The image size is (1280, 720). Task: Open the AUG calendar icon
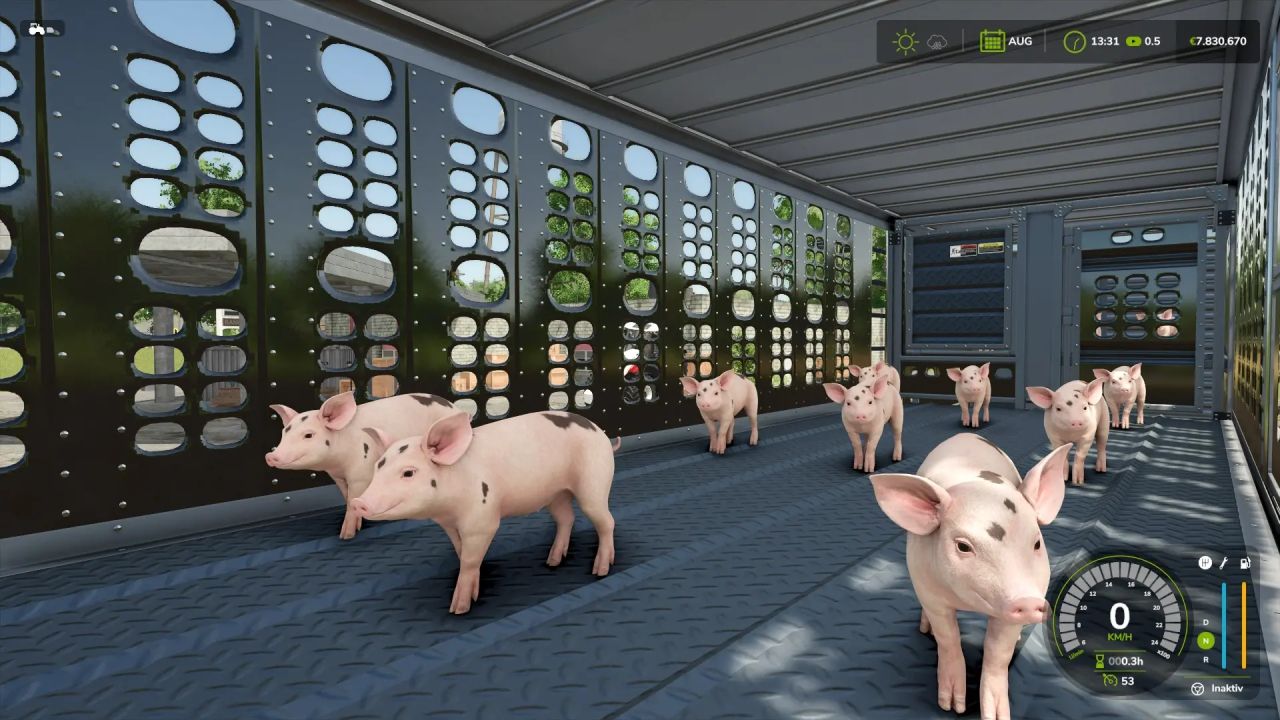[992, 42]
